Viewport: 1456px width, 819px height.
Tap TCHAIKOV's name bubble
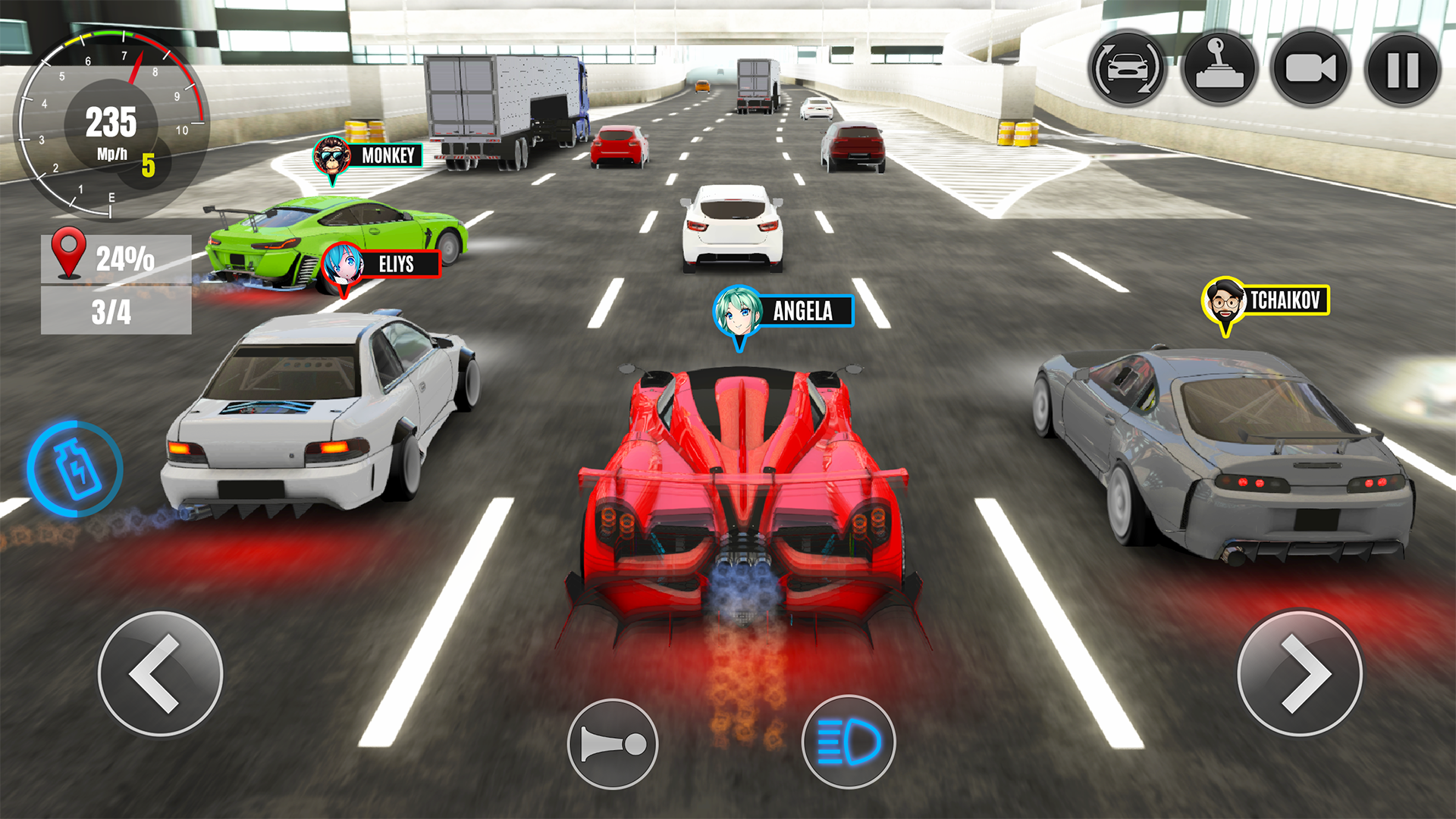point(1290,300)
